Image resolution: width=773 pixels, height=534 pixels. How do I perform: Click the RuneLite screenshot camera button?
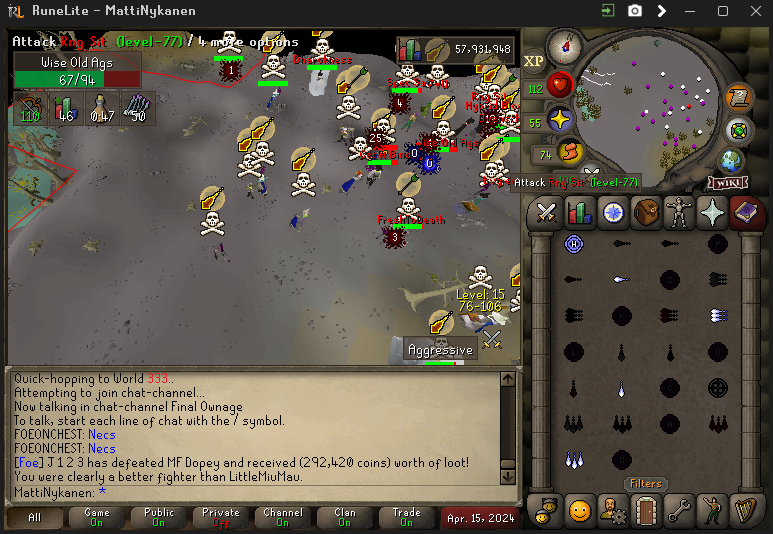tap(635, 11)
